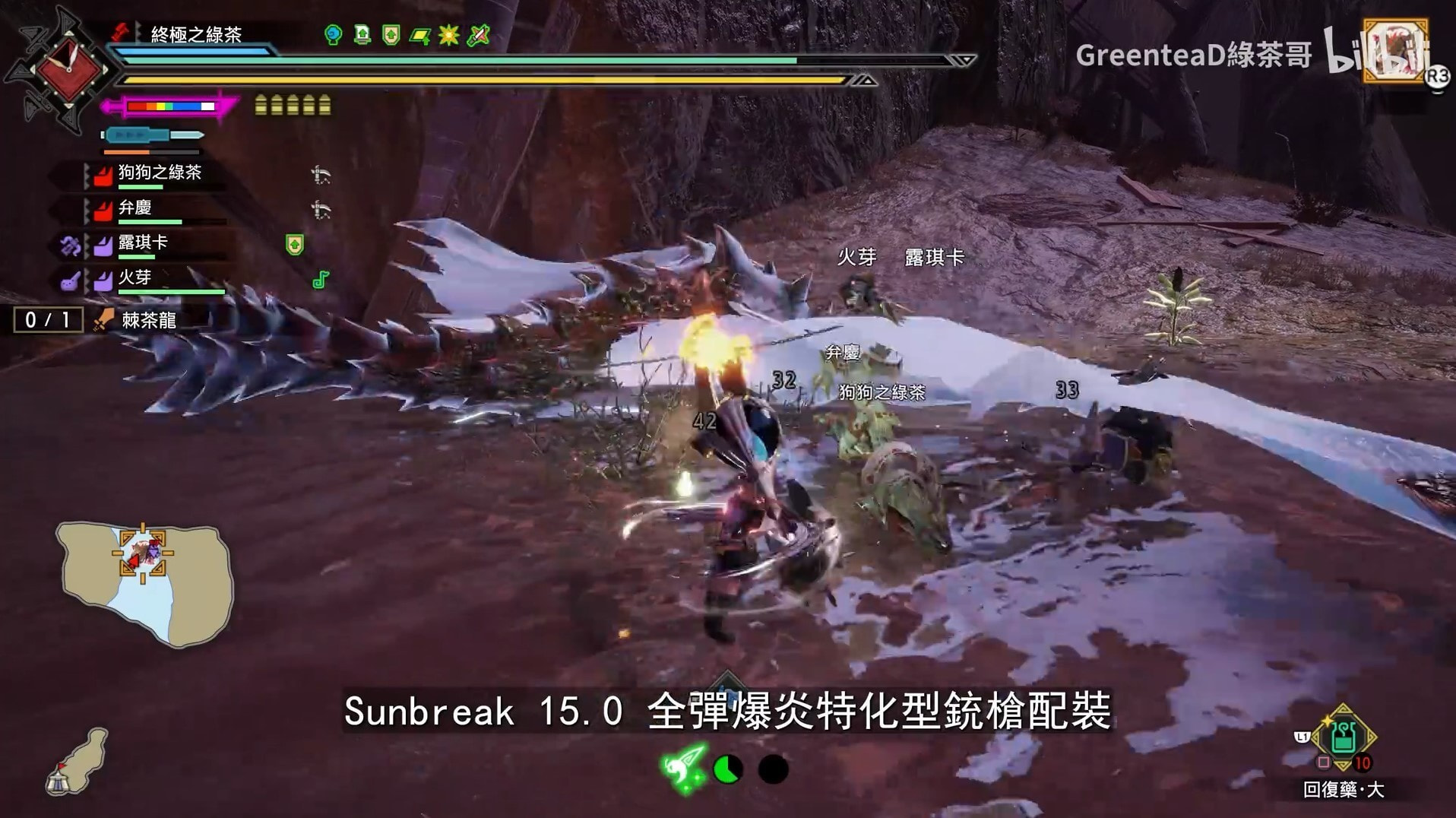Inspect the green shield defense-up buff icon
1456x818 pixels.
tap(391, 35)
